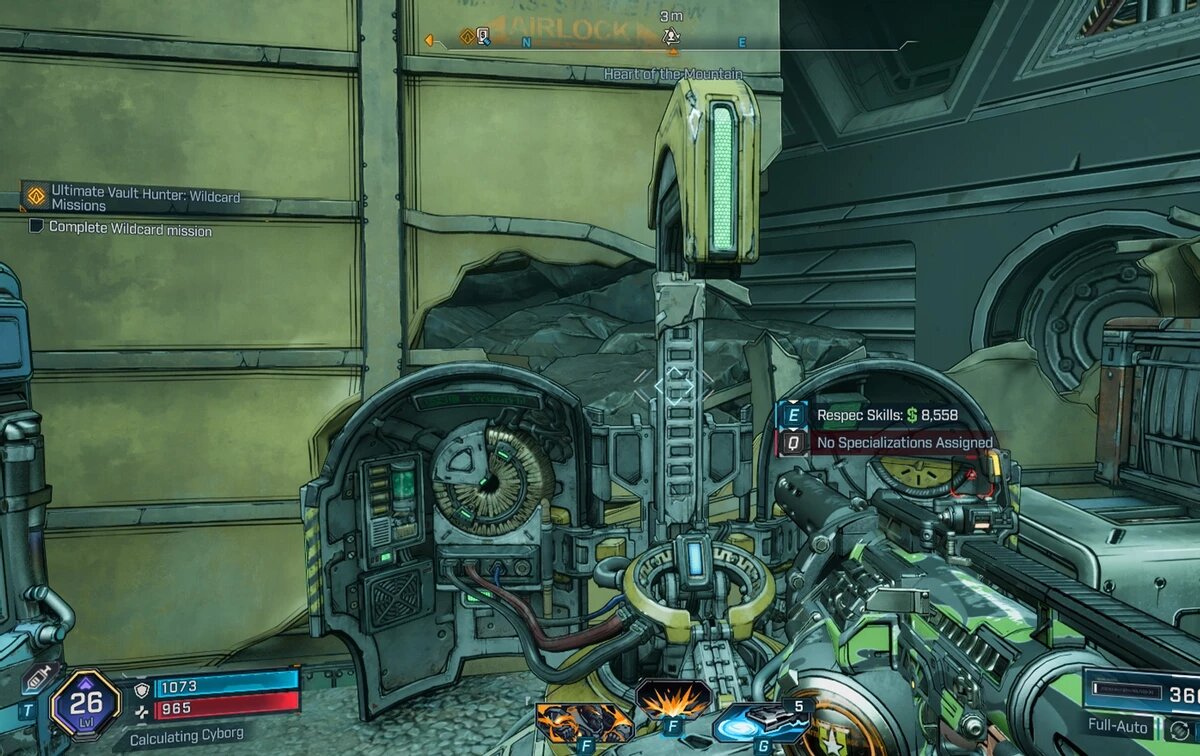
Task: Click the level 26 character badge
Action: [x=86, y=704]
